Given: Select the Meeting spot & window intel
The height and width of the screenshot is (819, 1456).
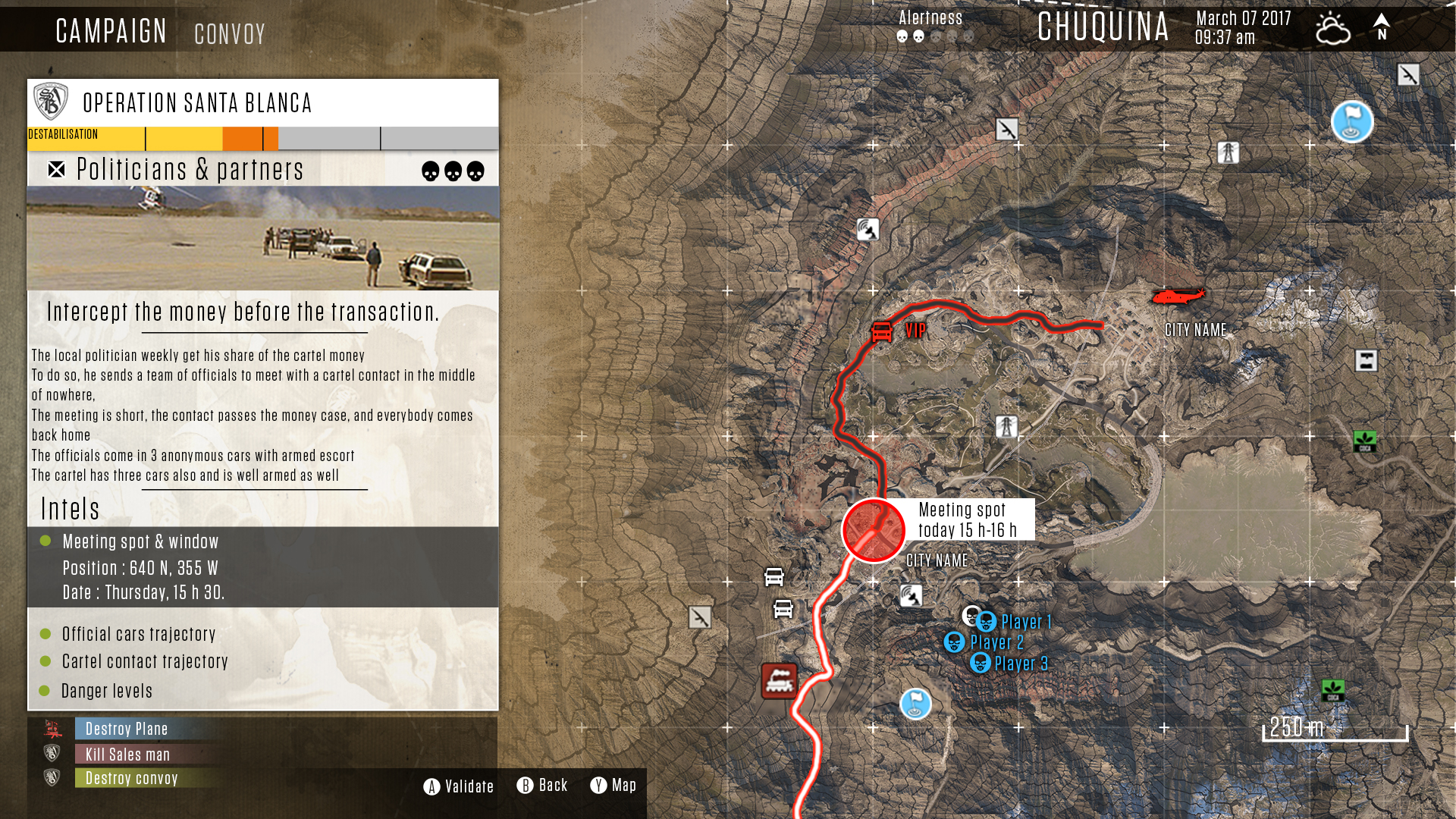Looking at the screenshot, I should coord(140,542).
